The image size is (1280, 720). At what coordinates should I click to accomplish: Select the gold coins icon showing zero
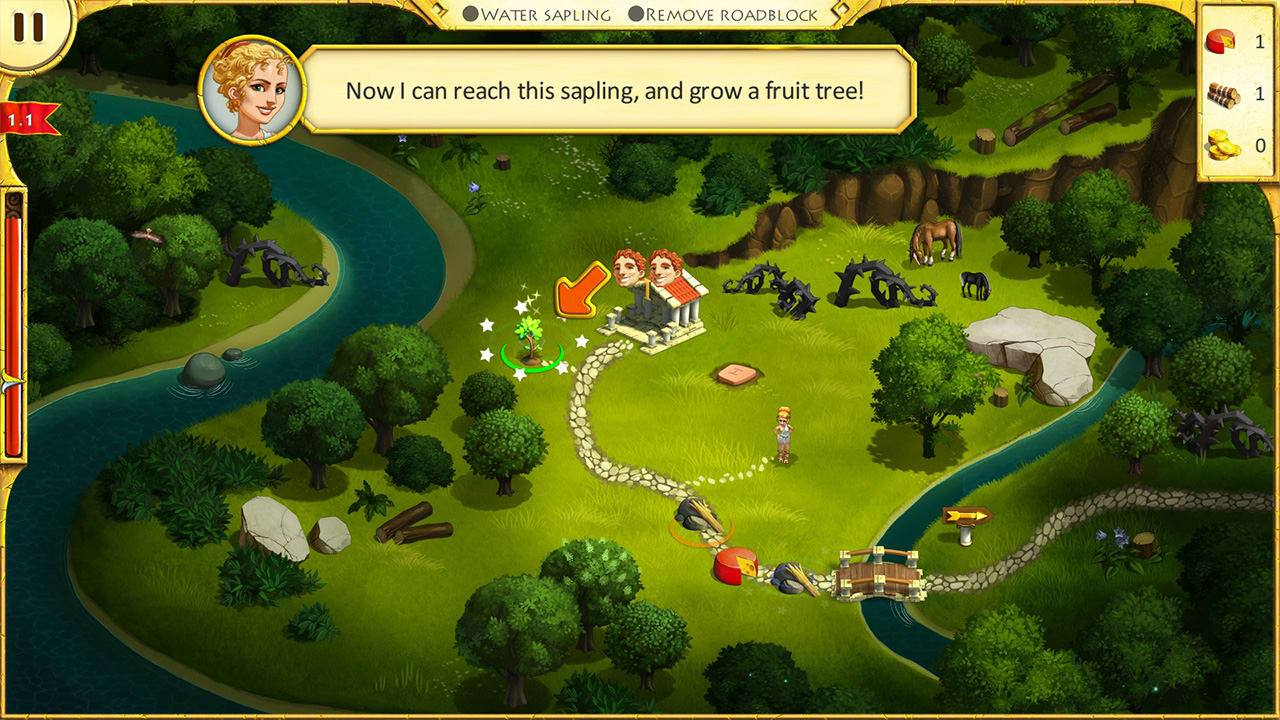(1222, 145)
